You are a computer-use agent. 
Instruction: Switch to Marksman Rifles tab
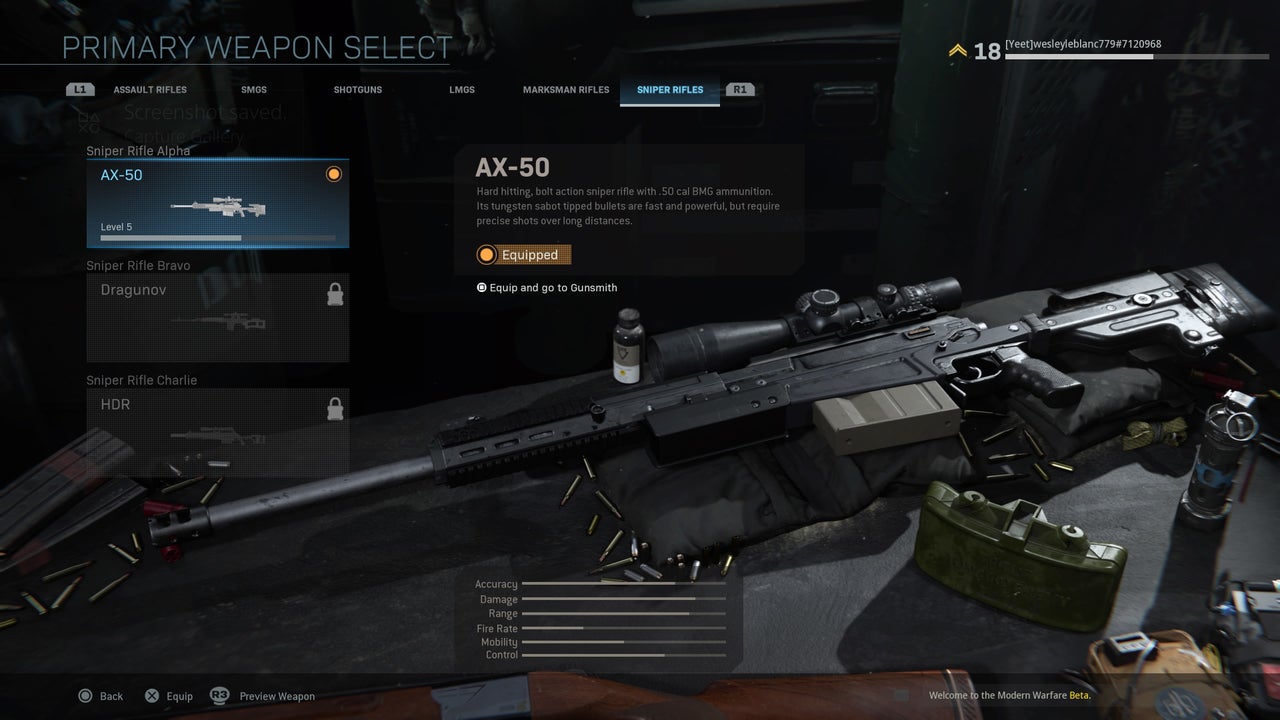pyautogui.click(x=566, y=90)
